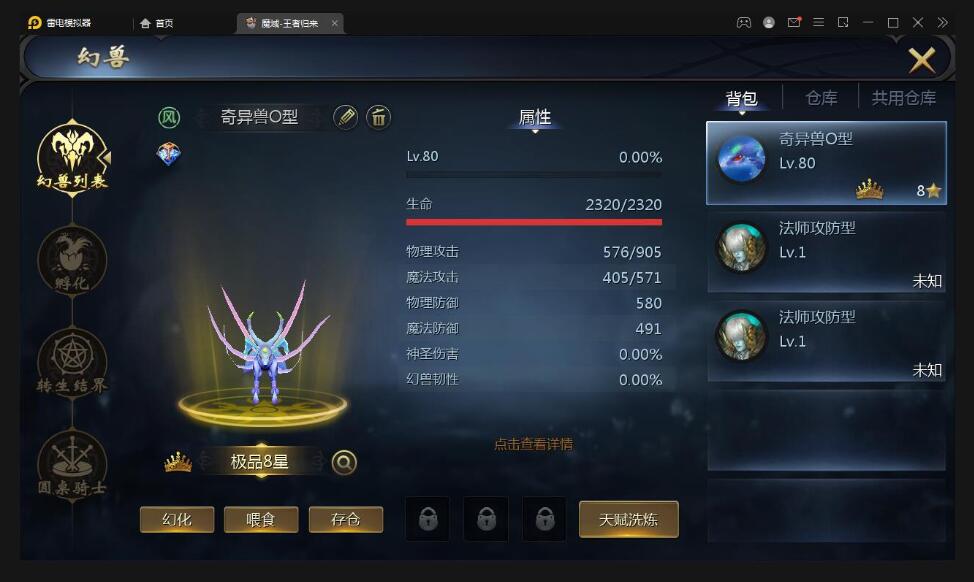The height and width of the screenshot is (582, 974).
Task: Click the 点击查看详情 details link
Action: [x=533, y=444]
